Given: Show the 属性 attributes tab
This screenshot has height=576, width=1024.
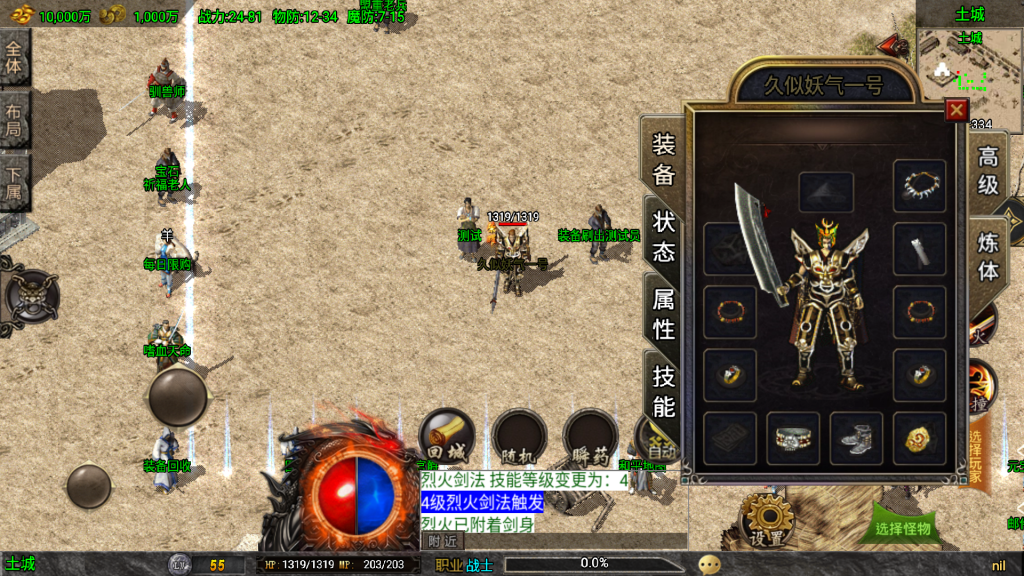Looking at the screenshot, I should point(664,313).
